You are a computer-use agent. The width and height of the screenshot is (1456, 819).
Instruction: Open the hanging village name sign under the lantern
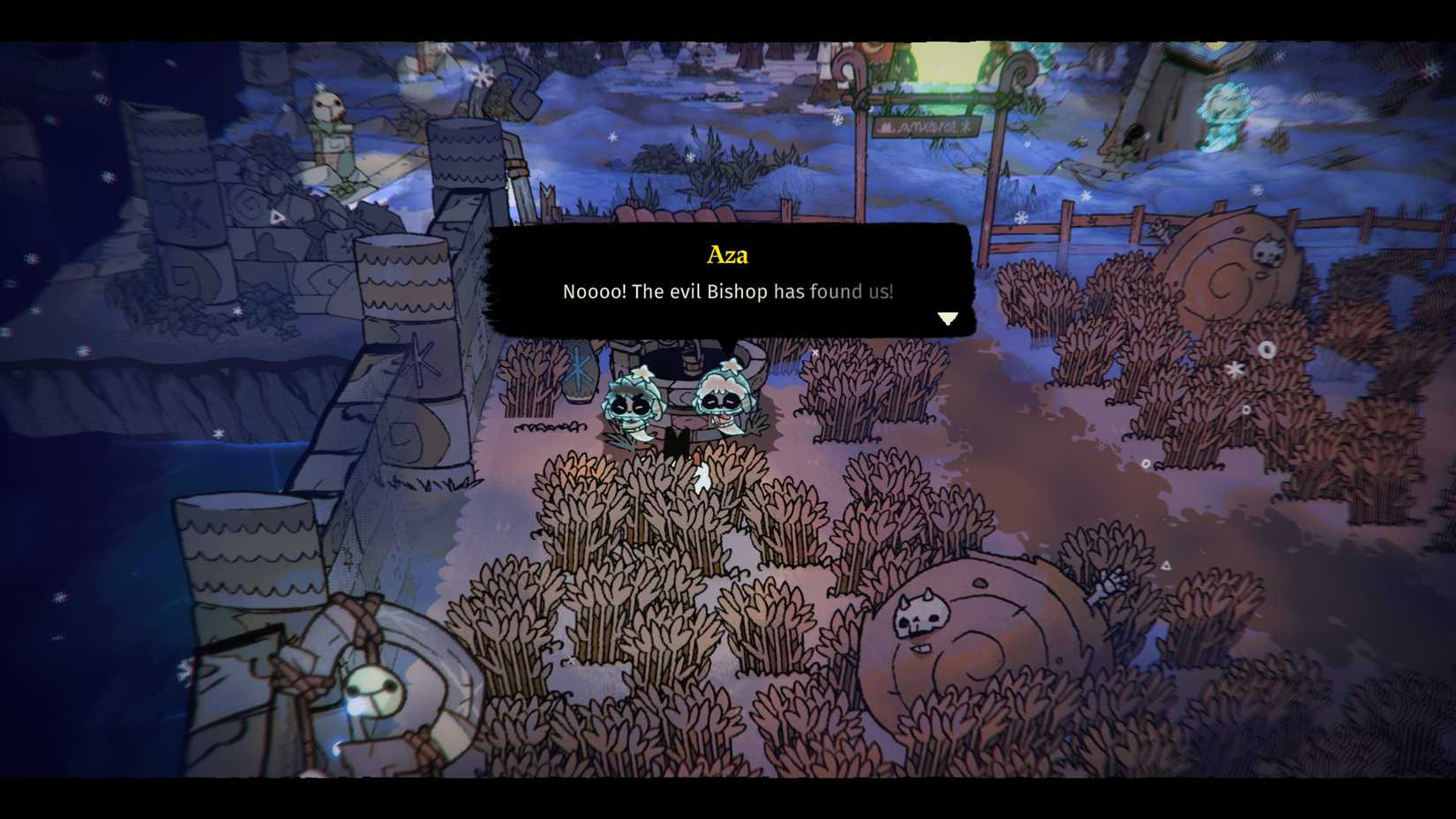pos(927,128)
